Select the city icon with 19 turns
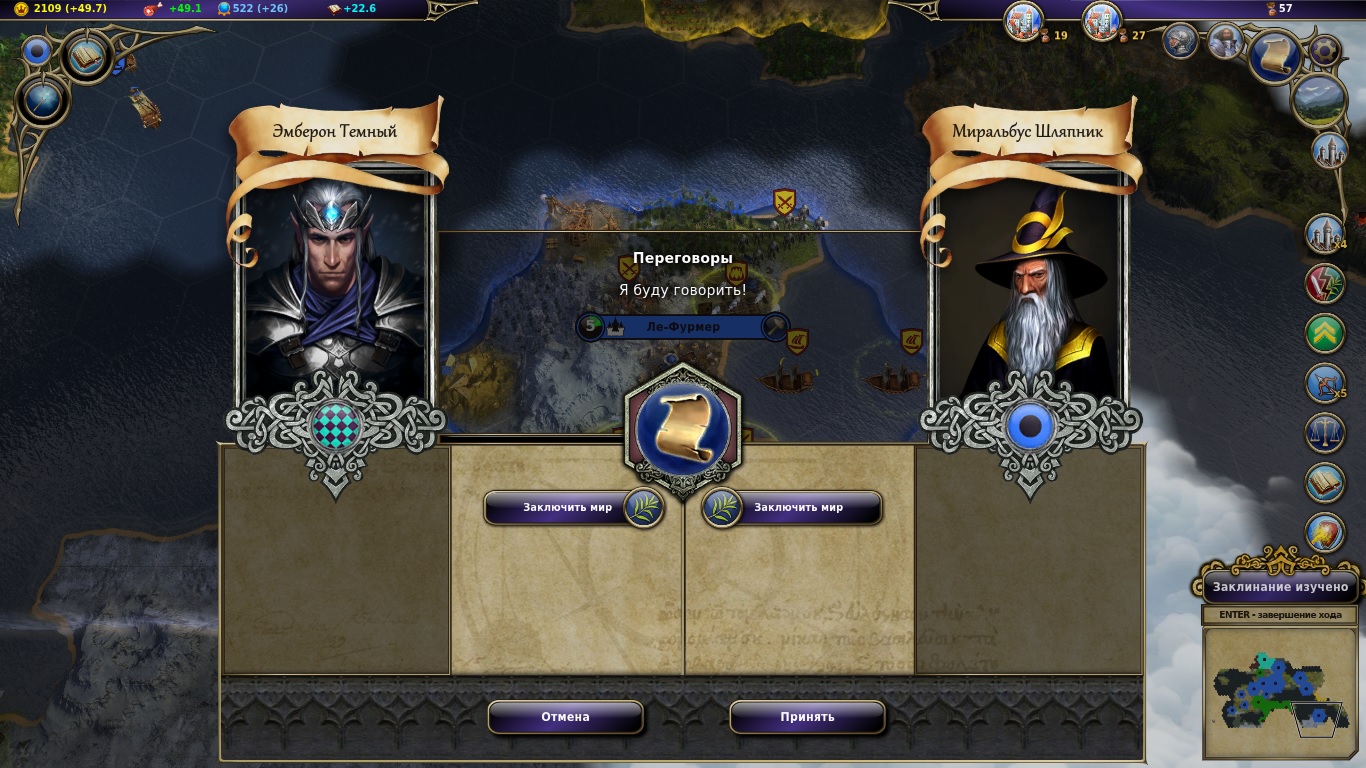This screenshot has height=768, width=1366. pyautogui.click(x=1023, y=22)
